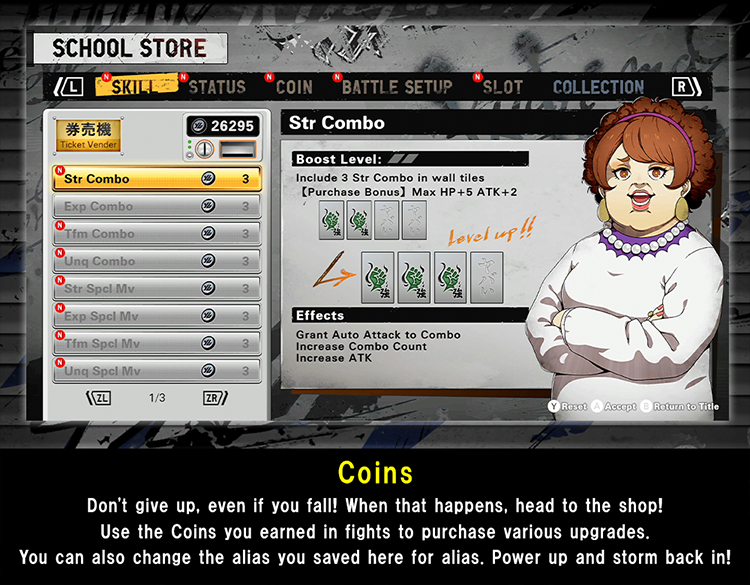Show the COLLECTION tab
This screenshot has width=750, height=585.
click(x=598, y=87)
